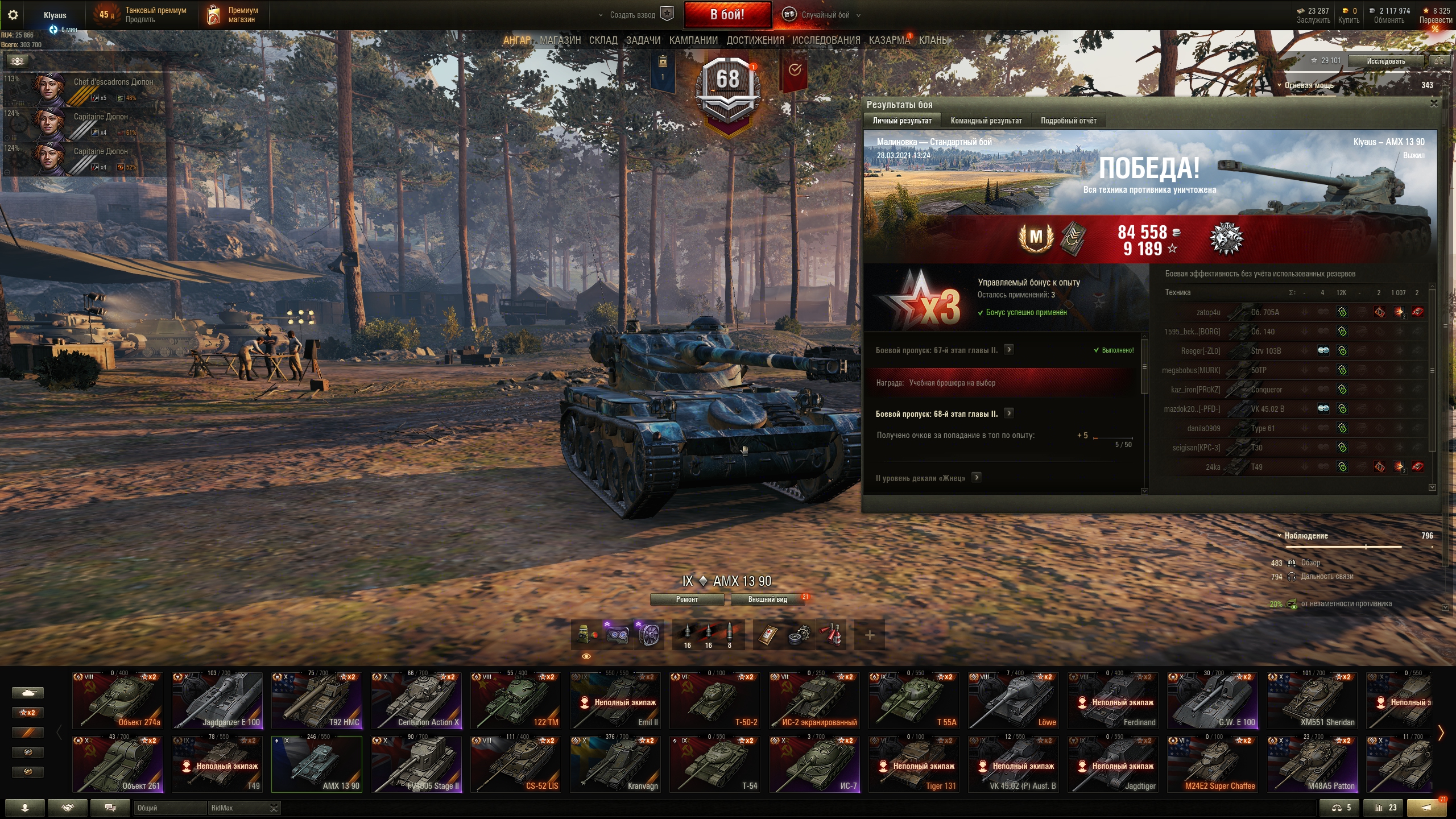Click the Ремонт button
1456x819 pixels.
(686, 599)
